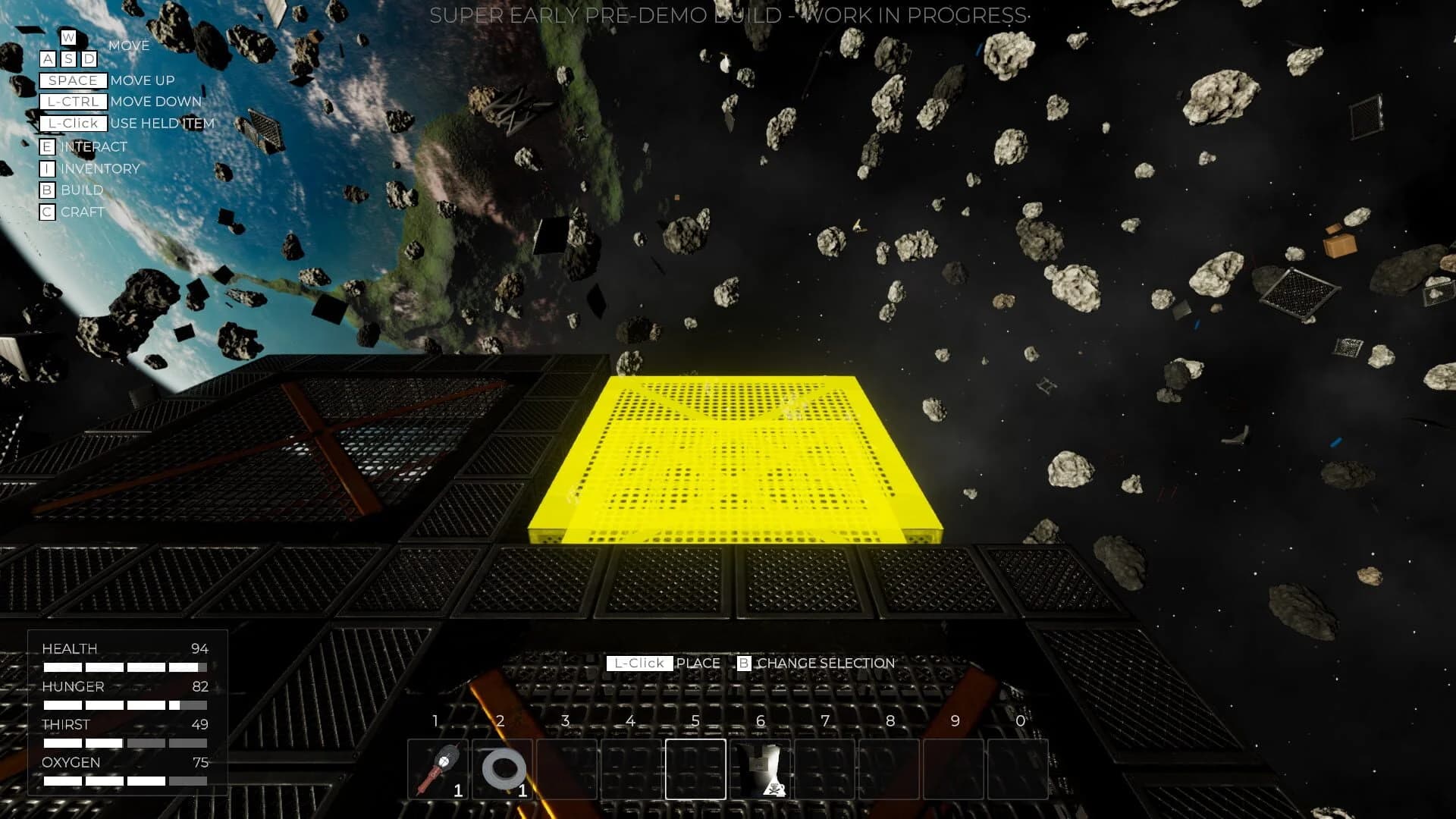Click B CHANGE SELECTION to cycle build piece
This screenshot has height=819, width=1456.
click(745, 663)
